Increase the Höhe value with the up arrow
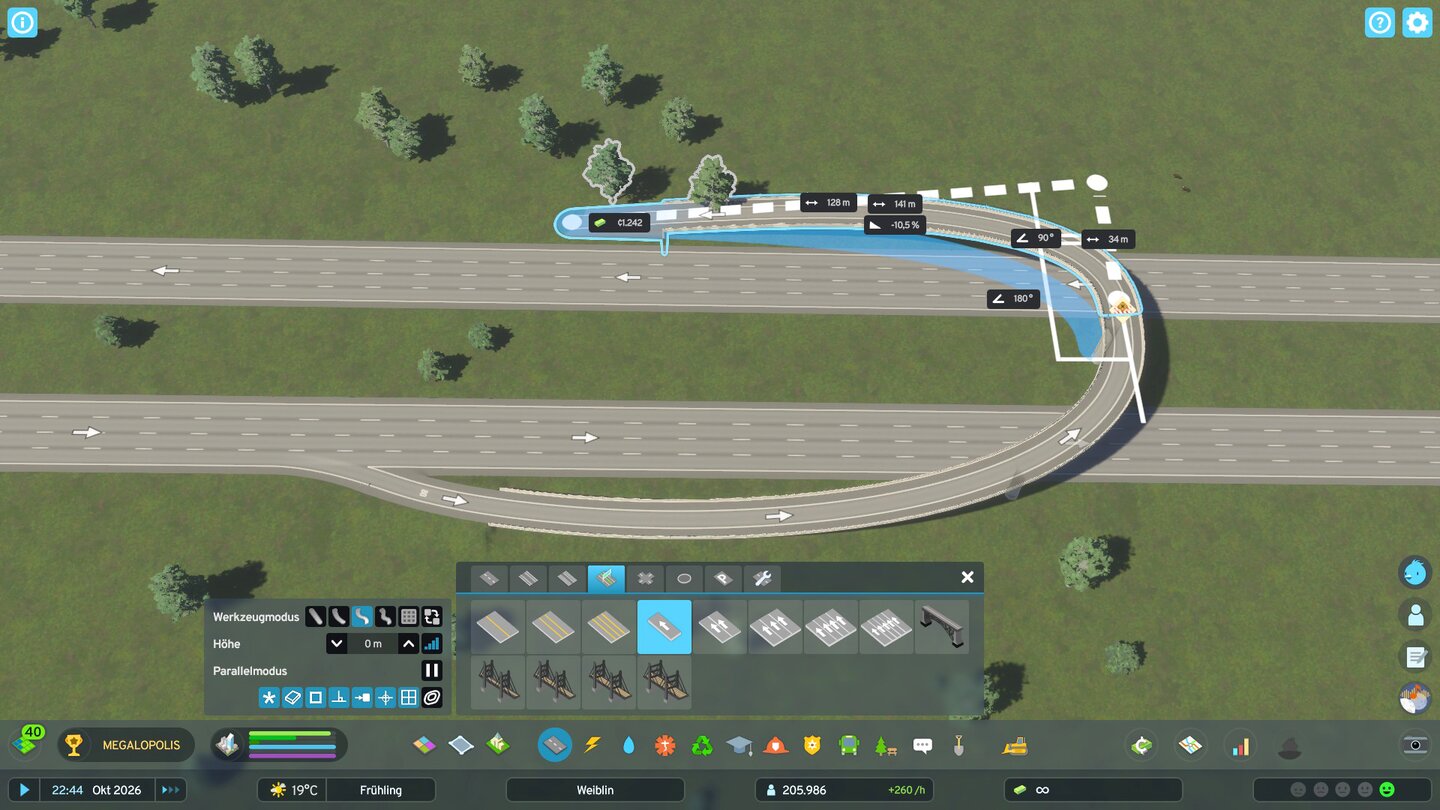The width and height of the screenshot is (1440, 810). pos(408,643)
